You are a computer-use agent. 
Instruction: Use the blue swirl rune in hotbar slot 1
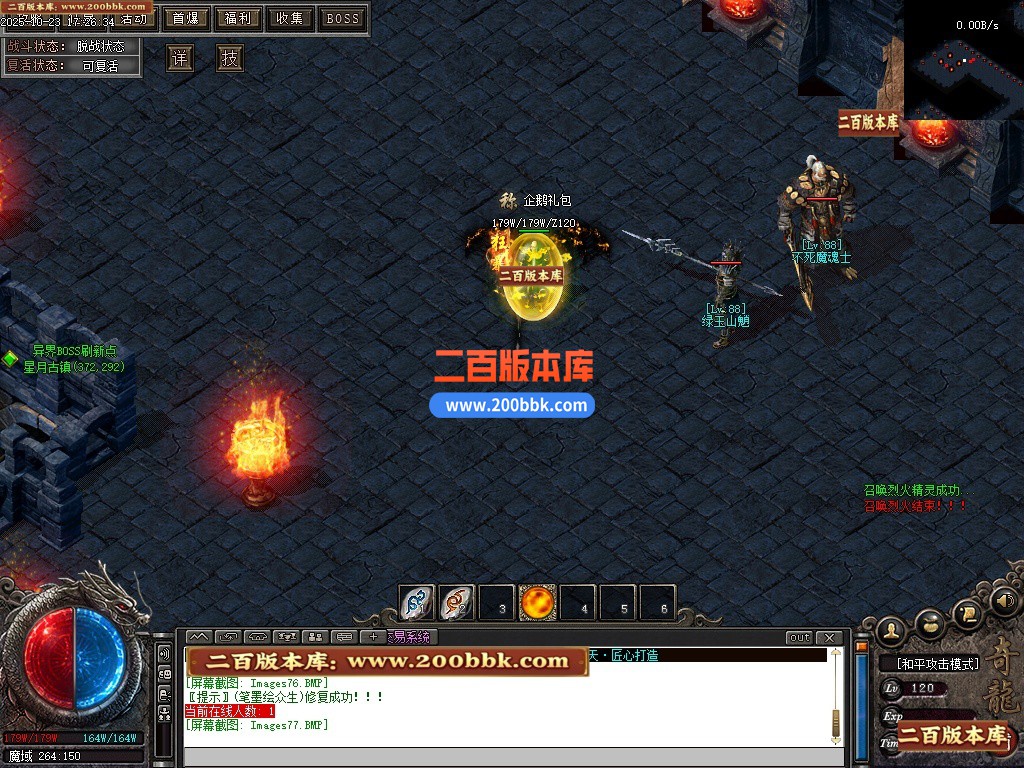(x=417, y=603)
